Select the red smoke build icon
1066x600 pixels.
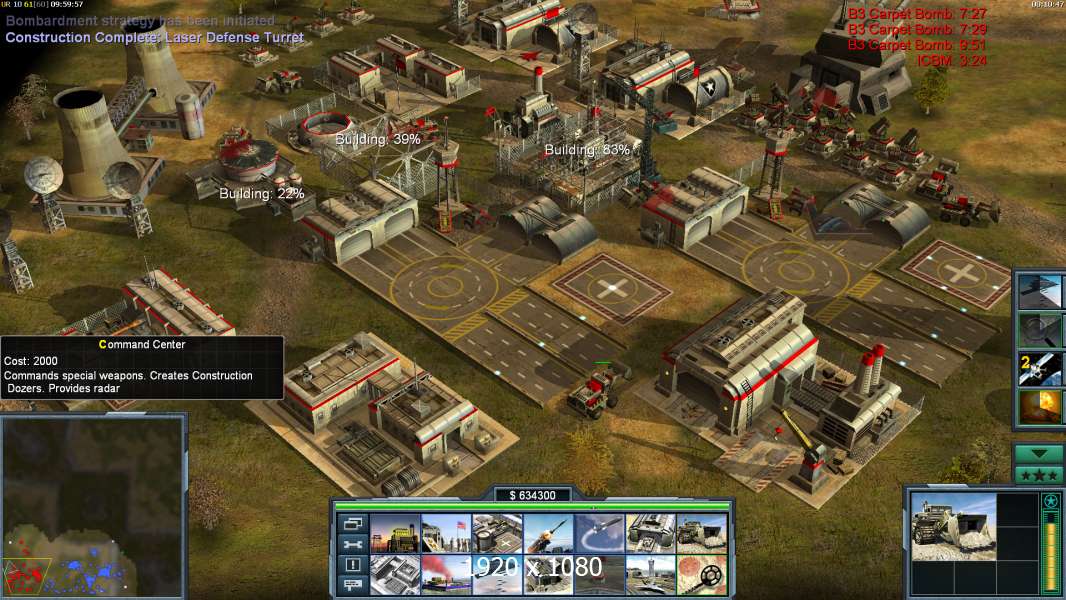tap(445, 575)
